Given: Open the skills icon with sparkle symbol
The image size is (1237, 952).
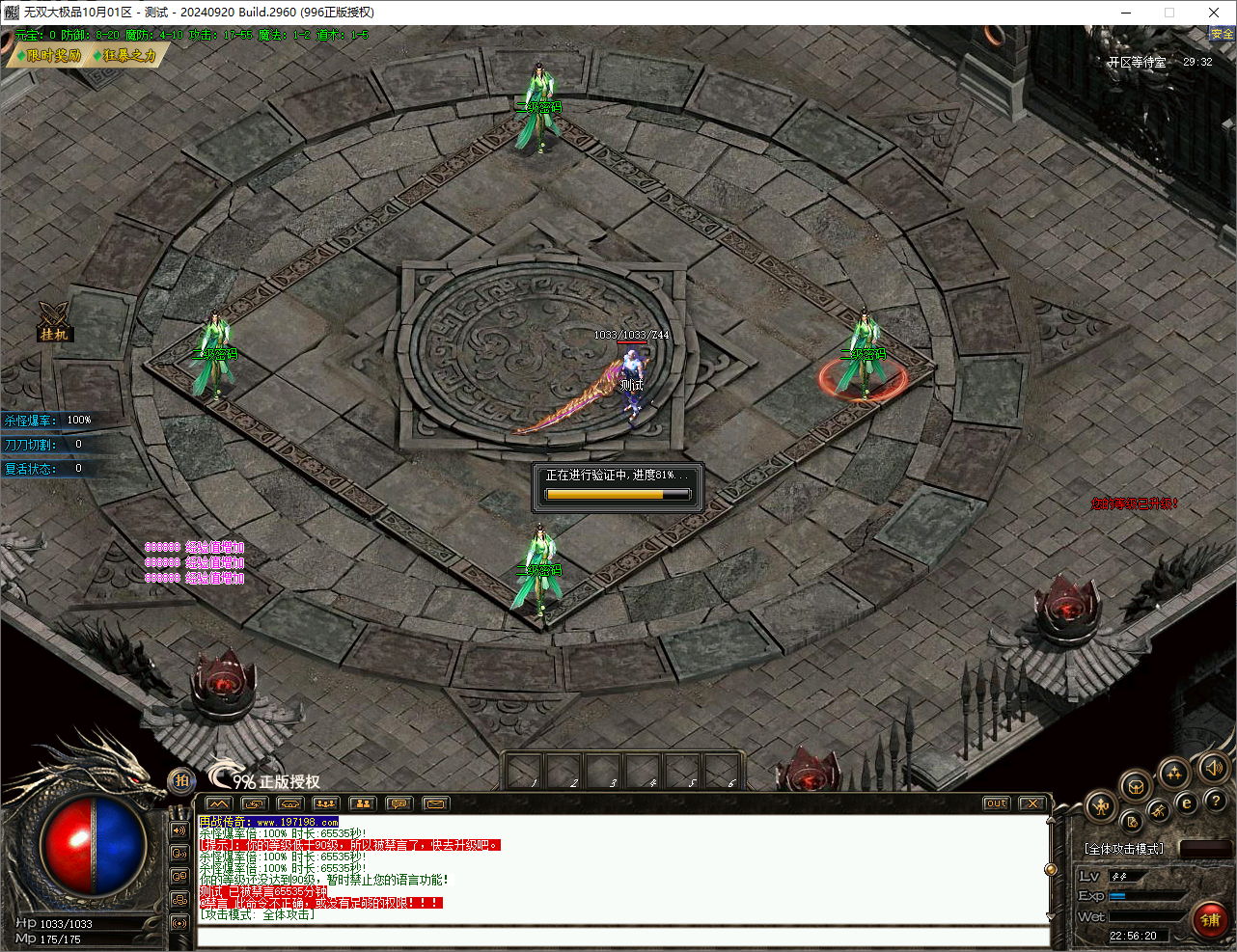Looking at the screenshot, I should coord(1174,773).
